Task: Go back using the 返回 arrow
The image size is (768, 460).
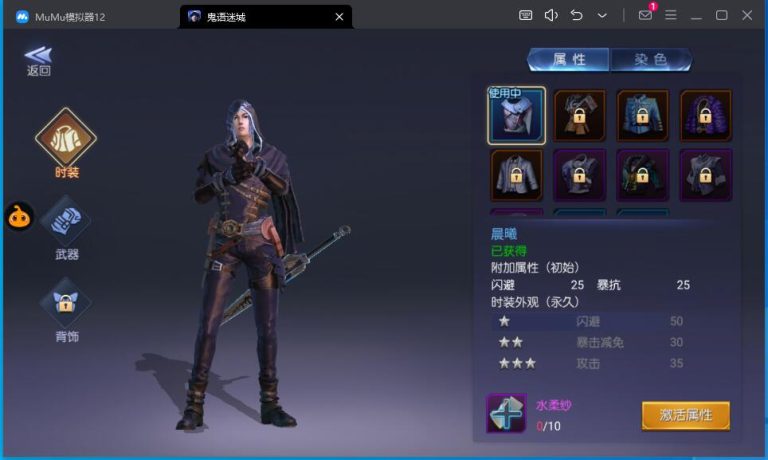Action: (38, 58)
